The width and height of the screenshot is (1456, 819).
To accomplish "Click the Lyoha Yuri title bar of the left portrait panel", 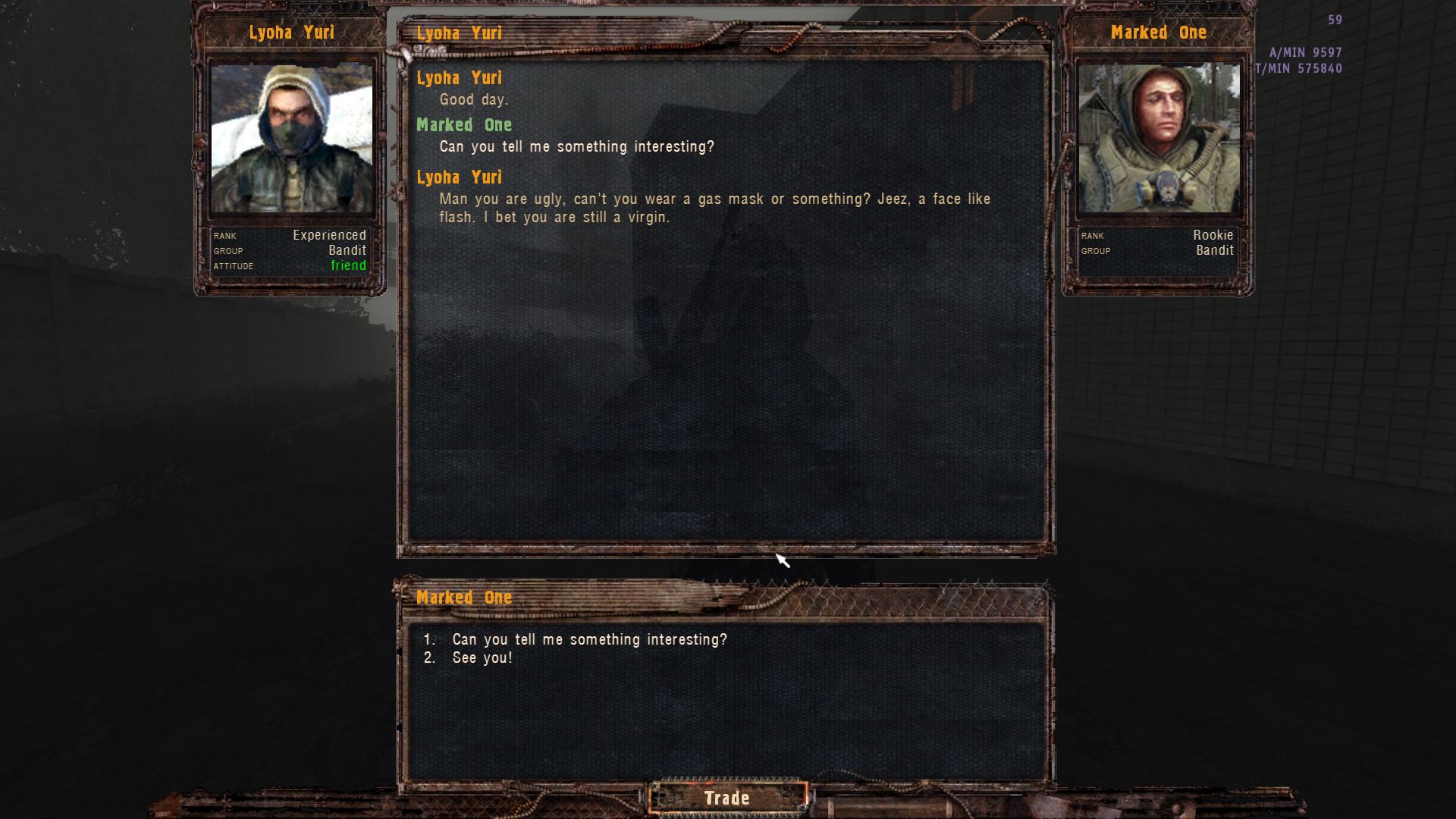I will (291, 33).
